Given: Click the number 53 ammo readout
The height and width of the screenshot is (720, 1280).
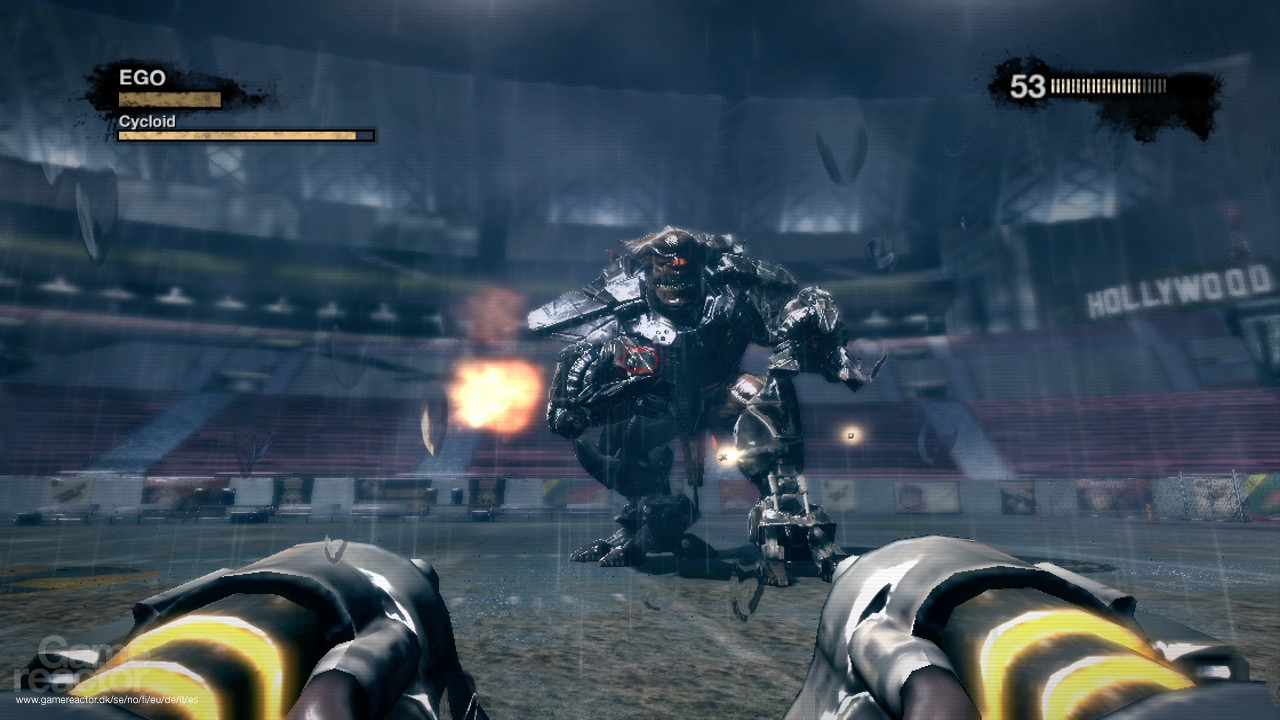Looking at the screenshot, I should click(1028, 85).
